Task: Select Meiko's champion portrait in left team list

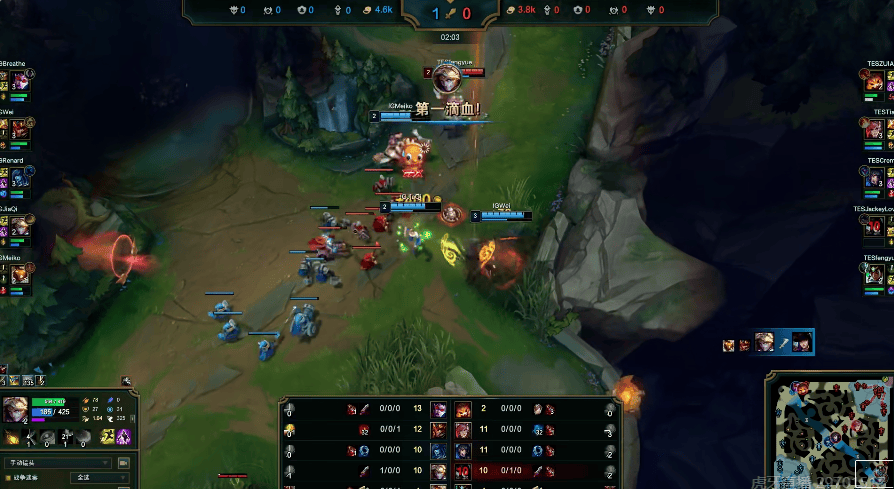Action: 18,274
